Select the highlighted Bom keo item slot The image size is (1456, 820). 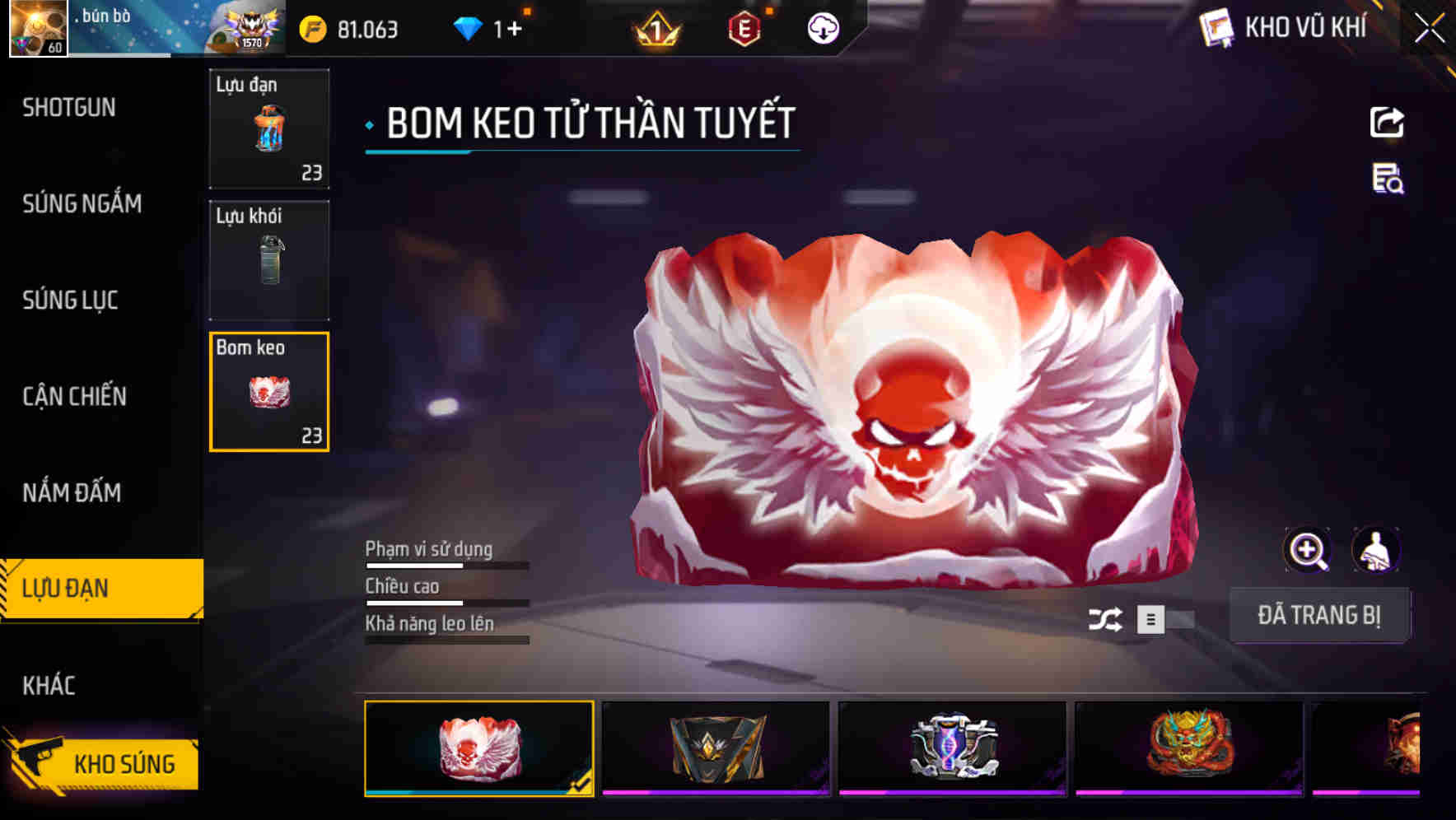pyautogui.click(x=268, y=392)
